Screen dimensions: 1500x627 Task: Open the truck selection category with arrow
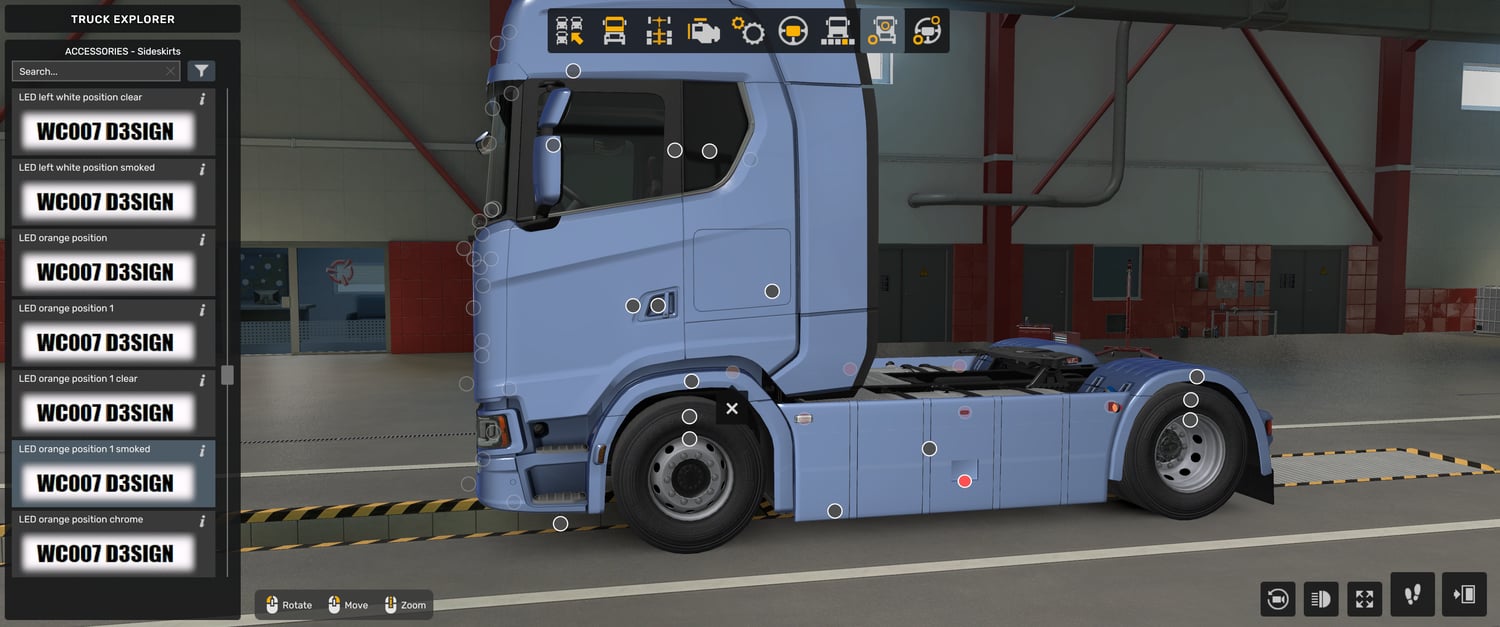570,31
